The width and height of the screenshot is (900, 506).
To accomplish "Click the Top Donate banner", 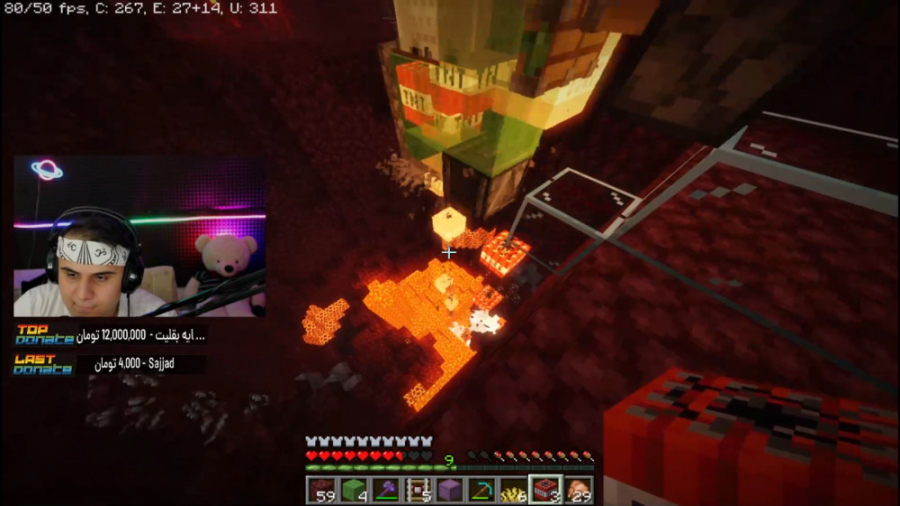I will pyautogui.click(x=110, y=335).
